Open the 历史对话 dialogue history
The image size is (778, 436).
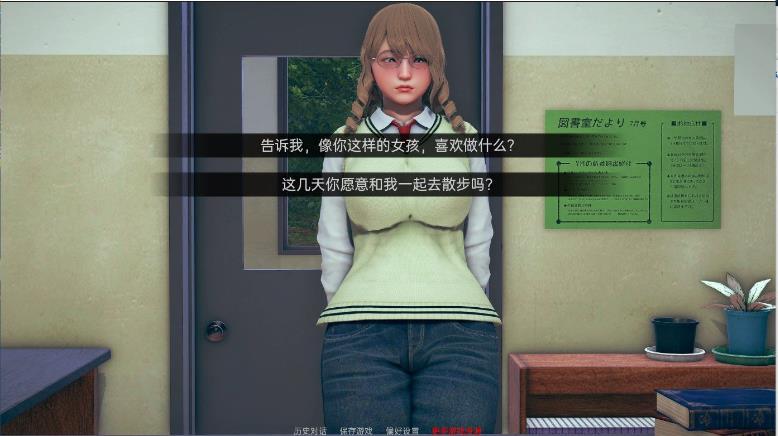click(311, 431)
